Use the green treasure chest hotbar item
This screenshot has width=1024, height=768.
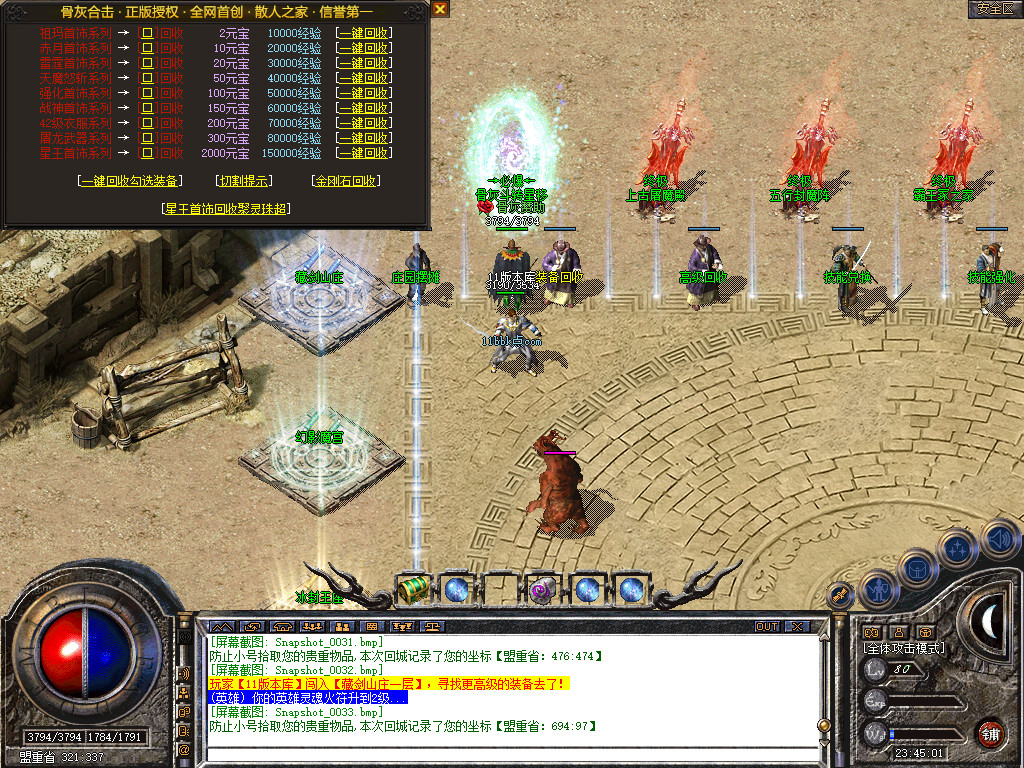tap(412, 590)
